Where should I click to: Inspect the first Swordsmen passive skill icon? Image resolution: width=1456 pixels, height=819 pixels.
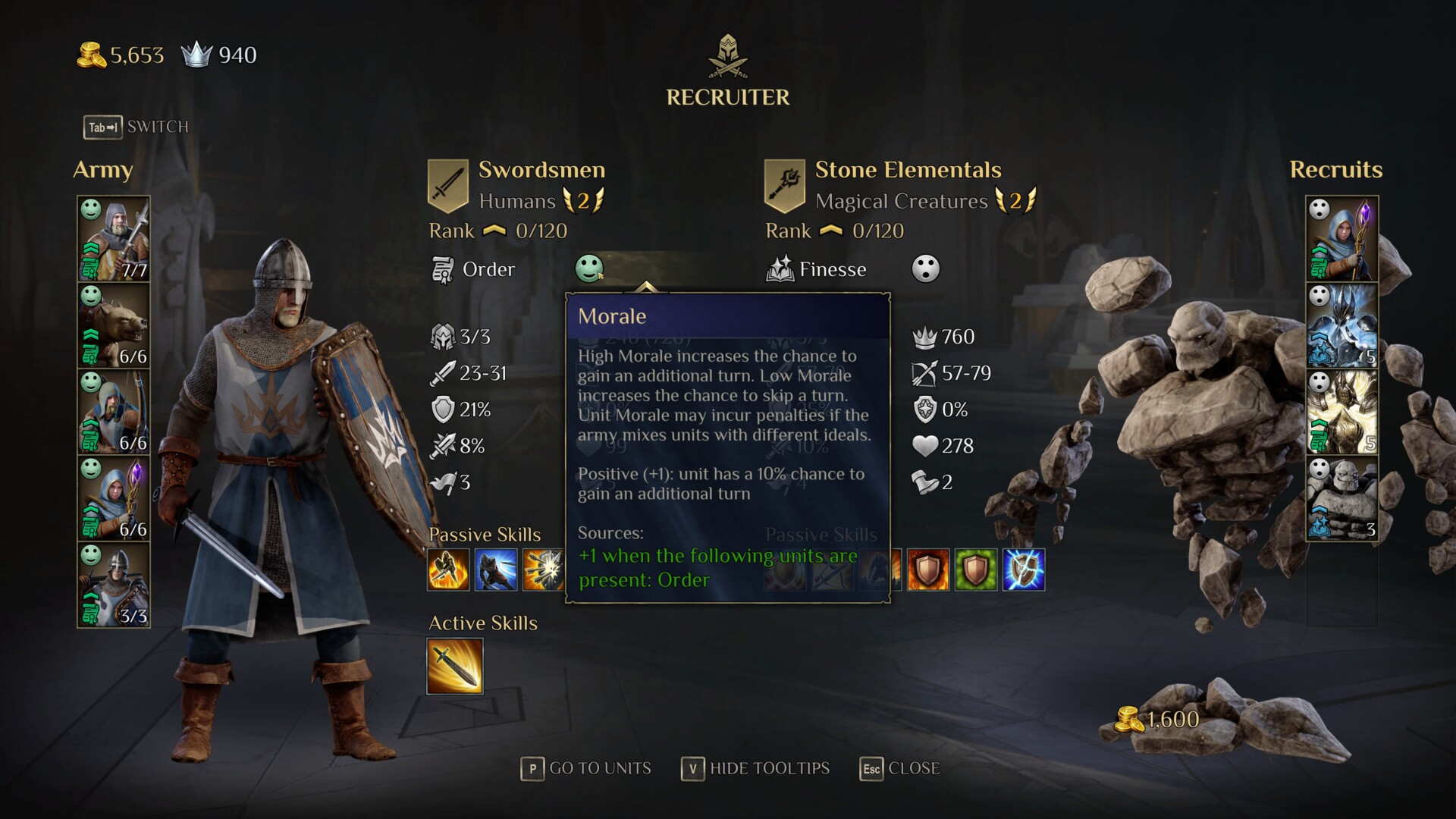448,570
